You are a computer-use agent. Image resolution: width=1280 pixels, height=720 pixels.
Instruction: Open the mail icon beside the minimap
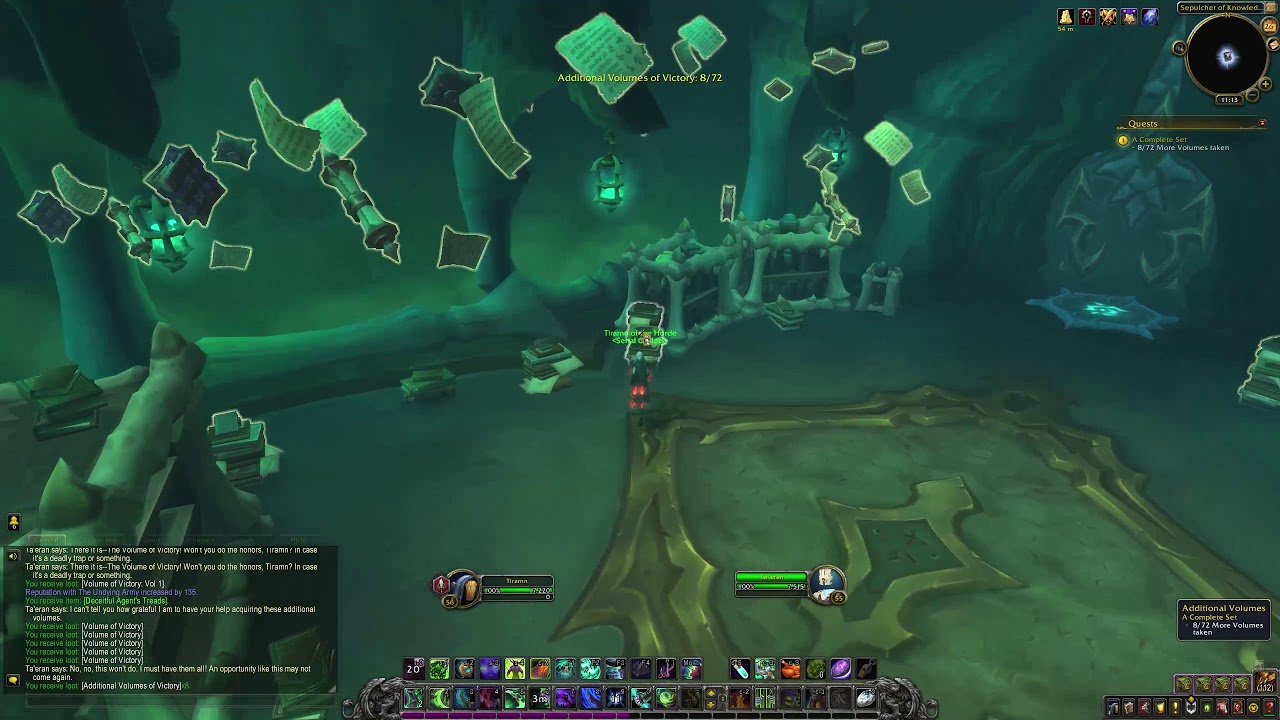click(1273, 44)
